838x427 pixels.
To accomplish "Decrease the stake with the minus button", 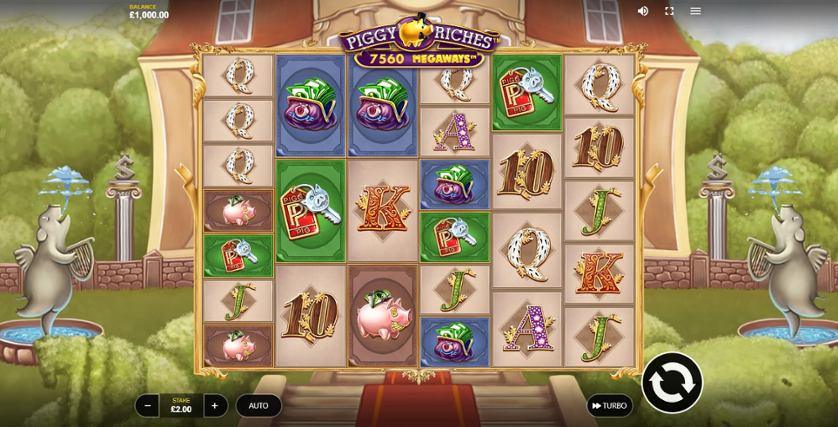I will [x=147, y=405].
